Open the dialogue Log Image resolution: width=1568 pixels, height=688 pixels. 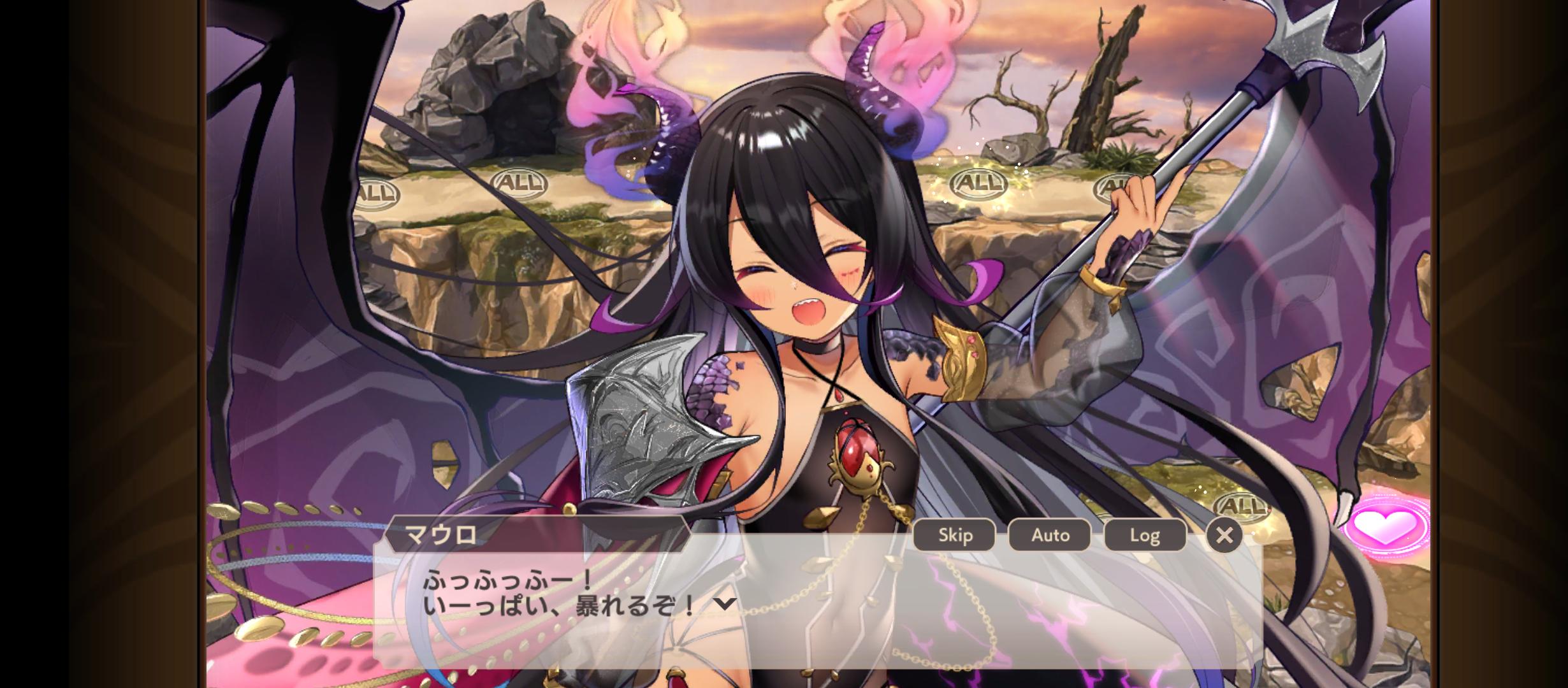(x=1145, y=534)
